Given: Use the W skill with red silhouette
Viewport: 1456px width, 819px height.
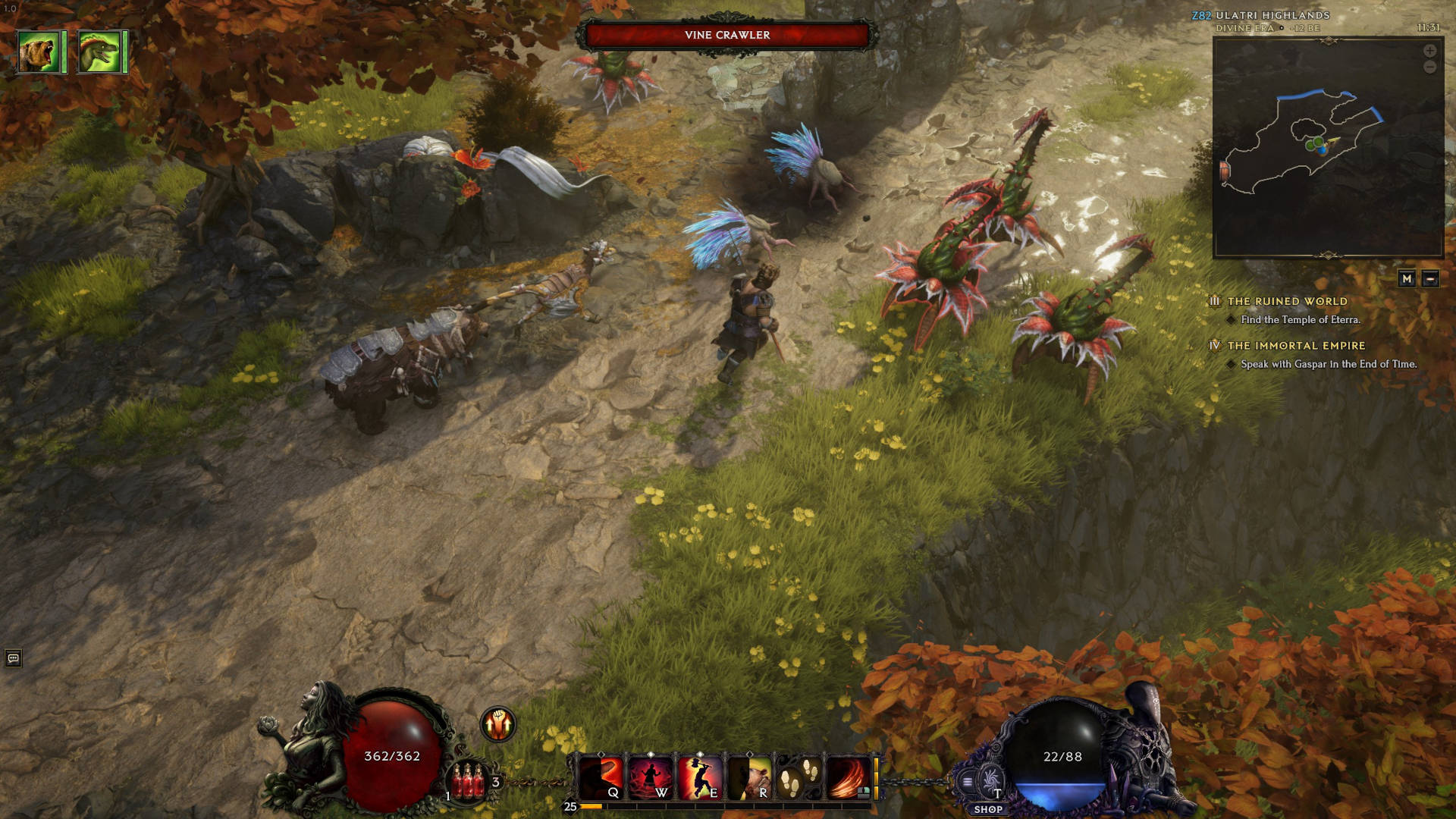Looking at the screenshot, I should pyautogui.click(x=651, y=777).
